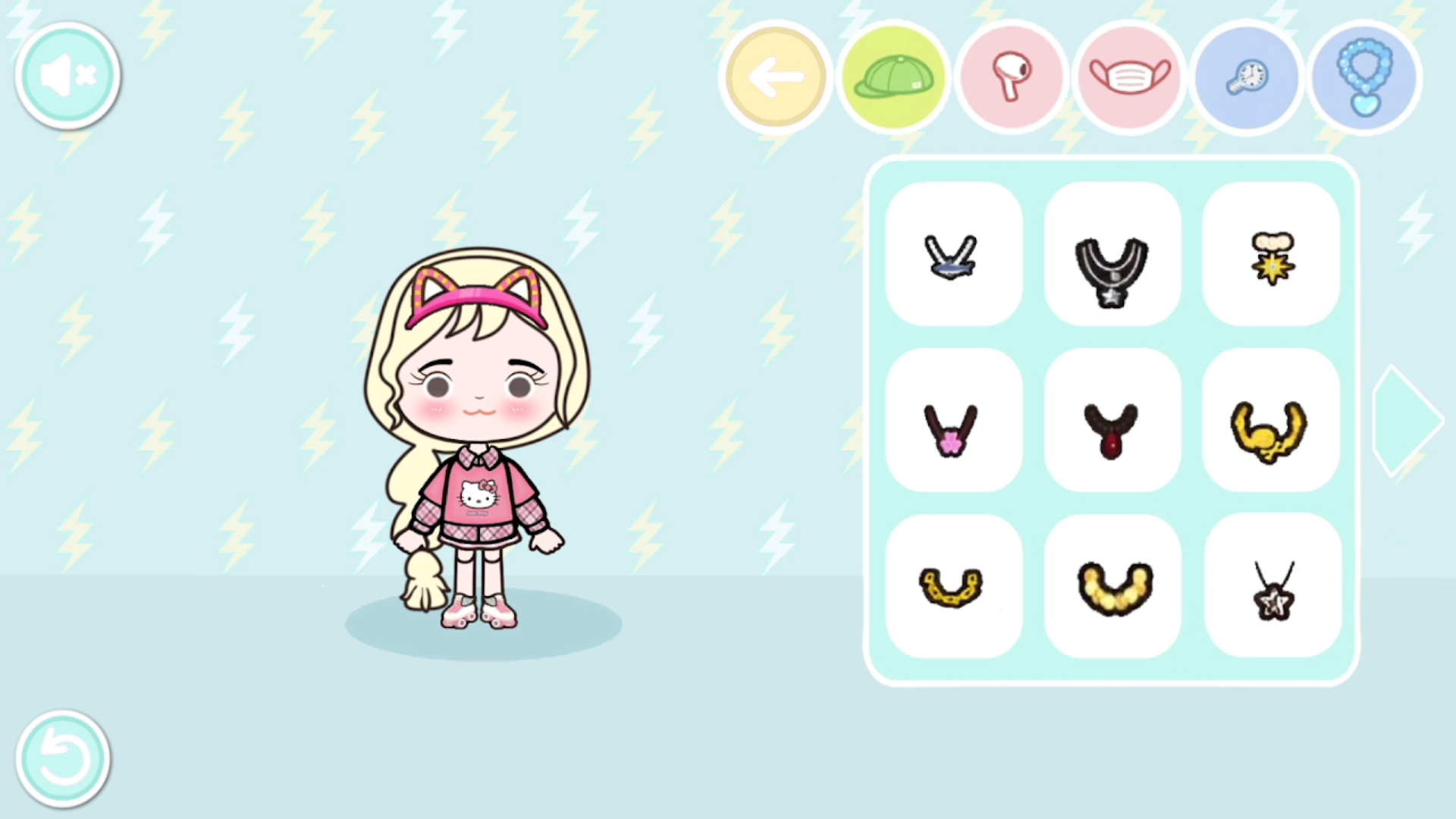Open the green cap category

click(893, 75)
